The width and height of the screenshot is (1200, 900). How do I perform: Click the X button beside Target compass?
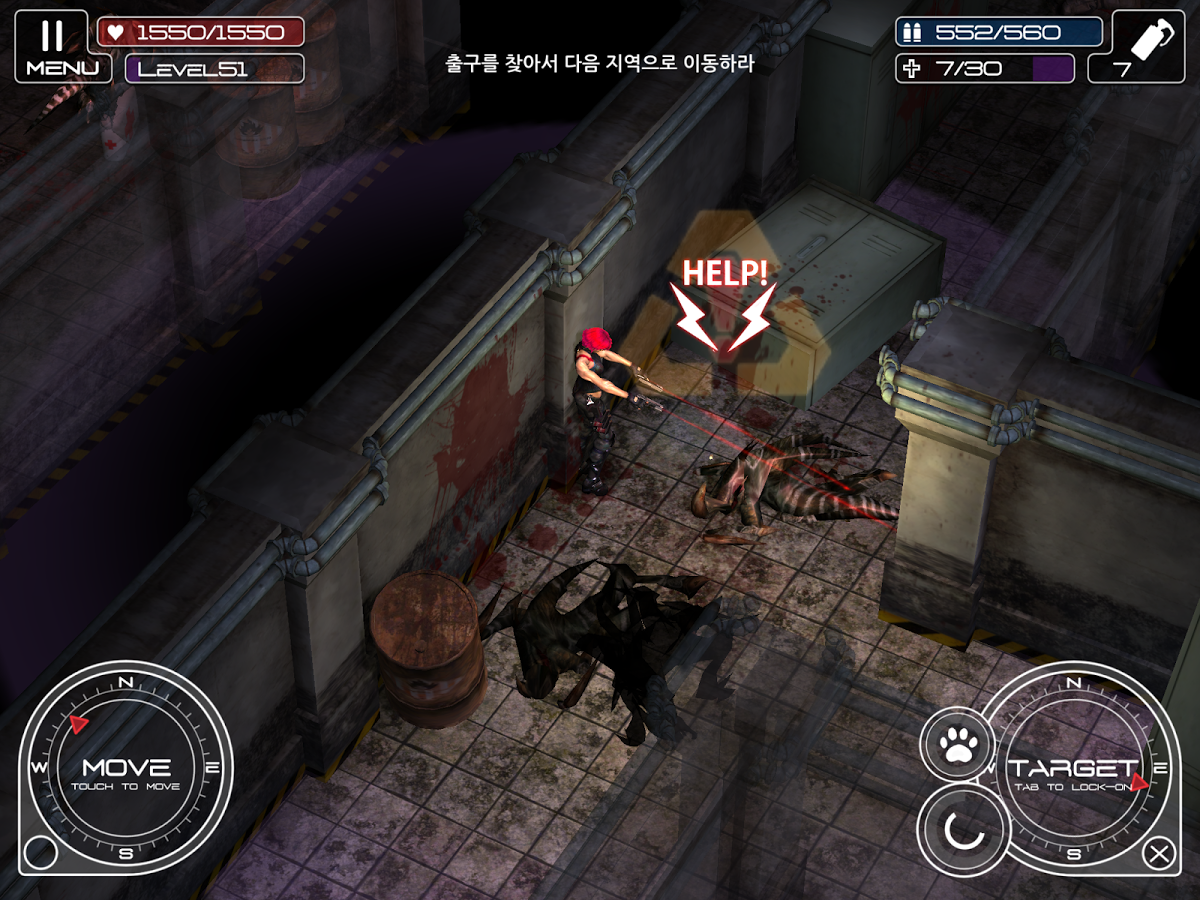pos(1159,854)
